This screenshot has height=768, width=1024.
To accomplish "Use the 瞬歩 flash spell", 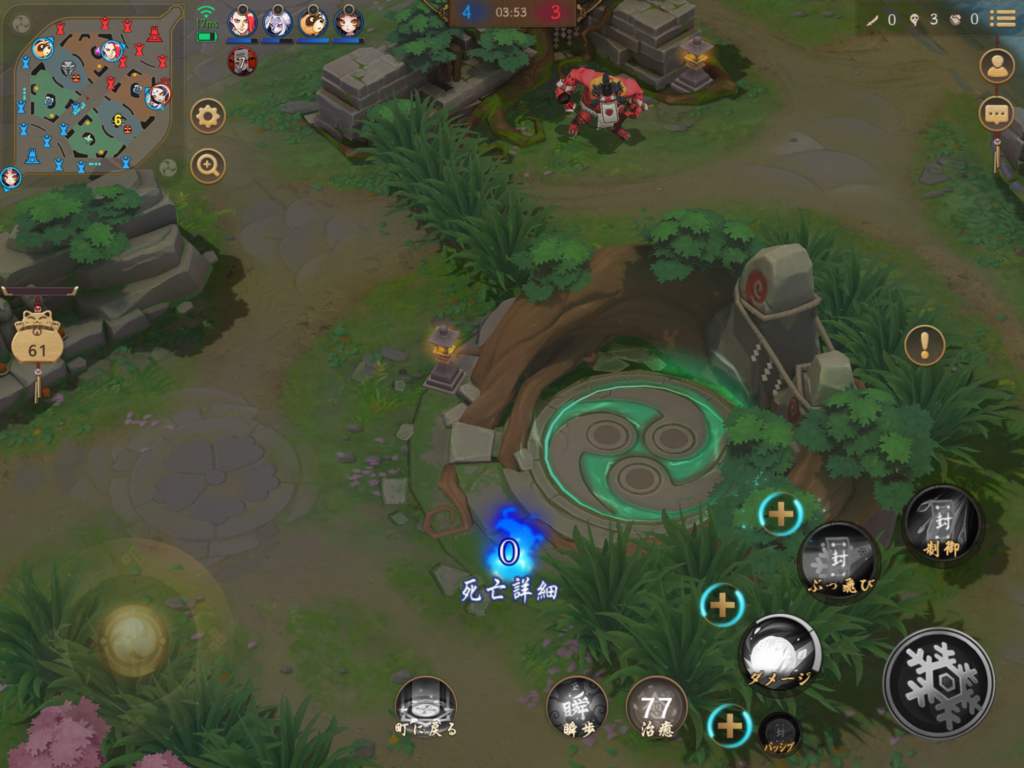I will (577, 705).
